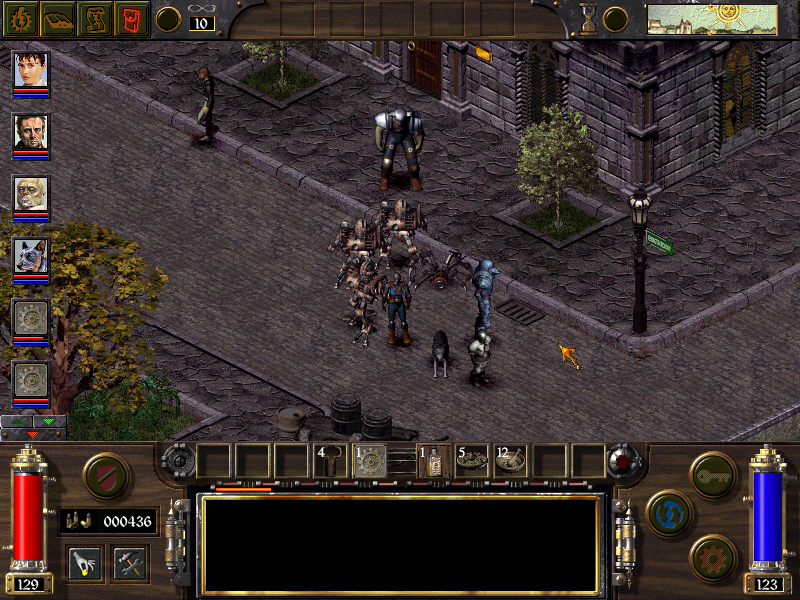Image resolution: width=800 pixels, height=600 pixels.
Task: Open the world map thumbnail with sun
Action: click(x=711, y=19)
